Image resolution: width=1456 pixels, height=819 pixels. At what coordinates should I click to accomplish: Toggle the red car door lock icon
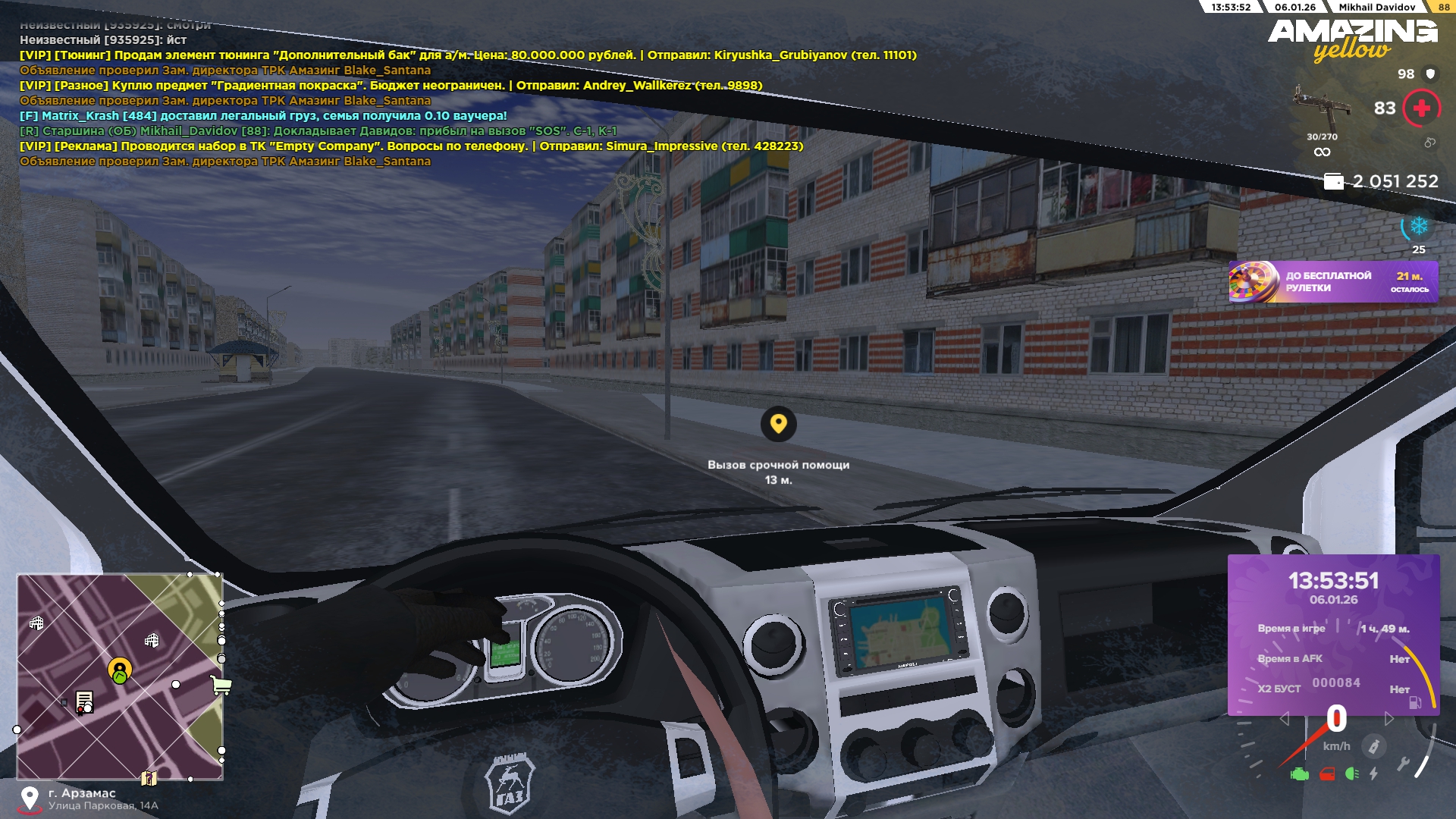1327,774
